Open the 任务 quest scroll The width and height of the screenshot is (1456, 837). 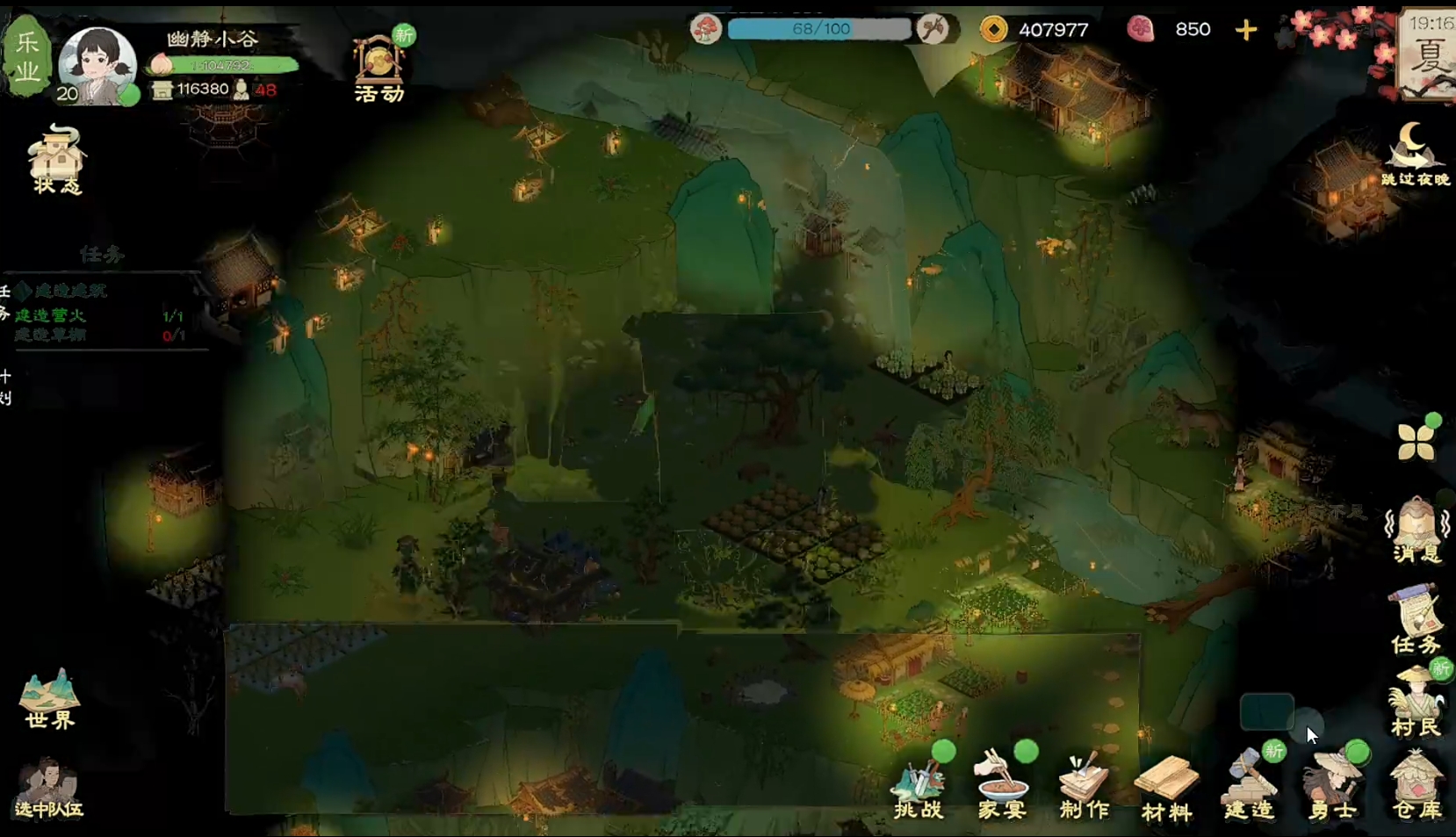coord(1416,620)
